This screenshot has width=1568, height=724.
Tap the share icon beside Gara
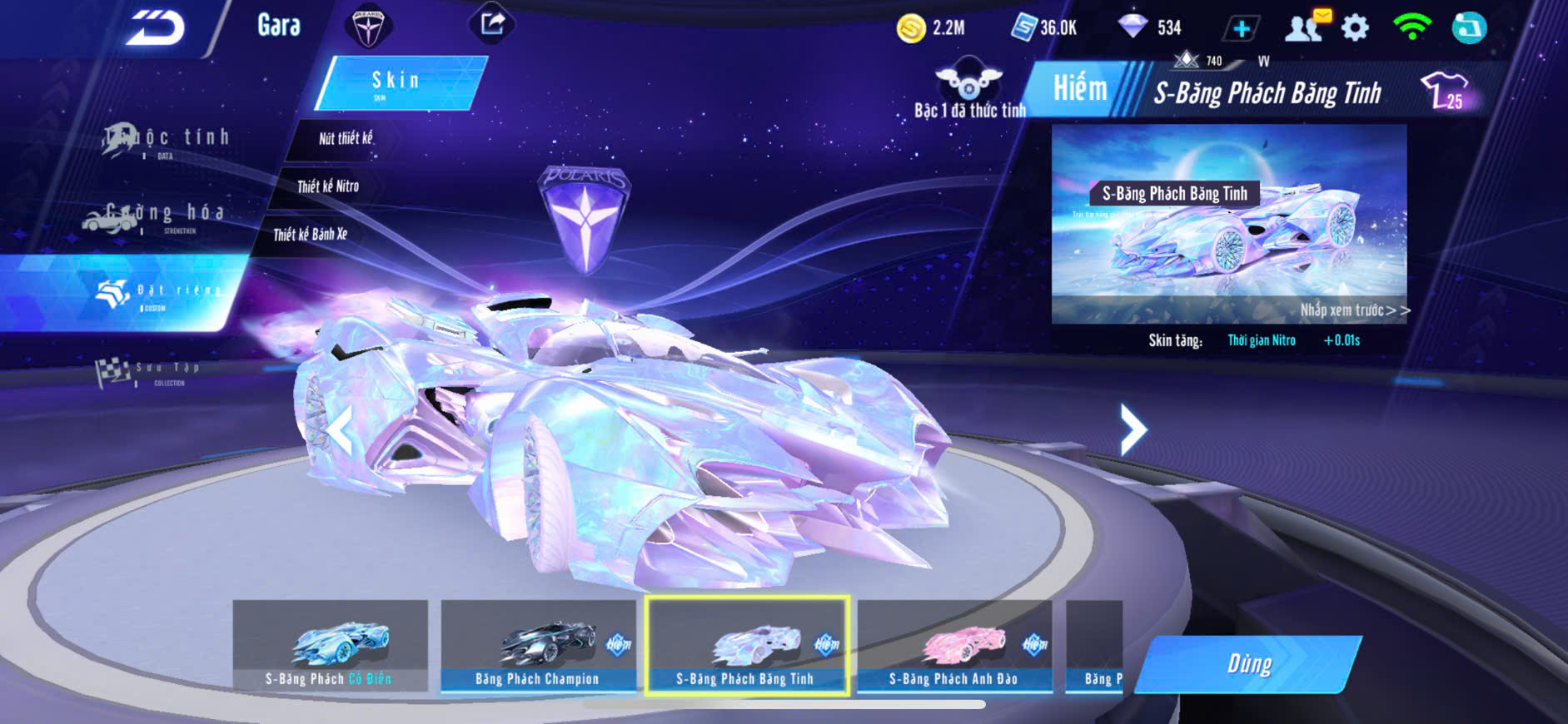[492, 23]
